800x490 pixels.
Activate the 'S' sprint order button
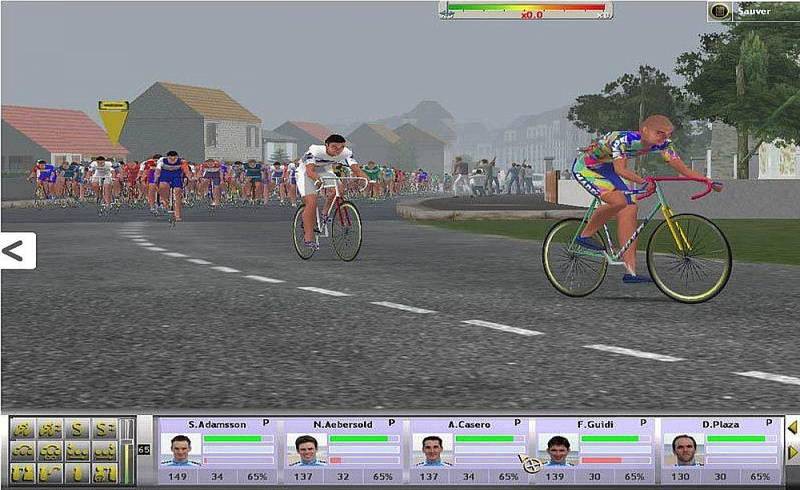[77, 430]
